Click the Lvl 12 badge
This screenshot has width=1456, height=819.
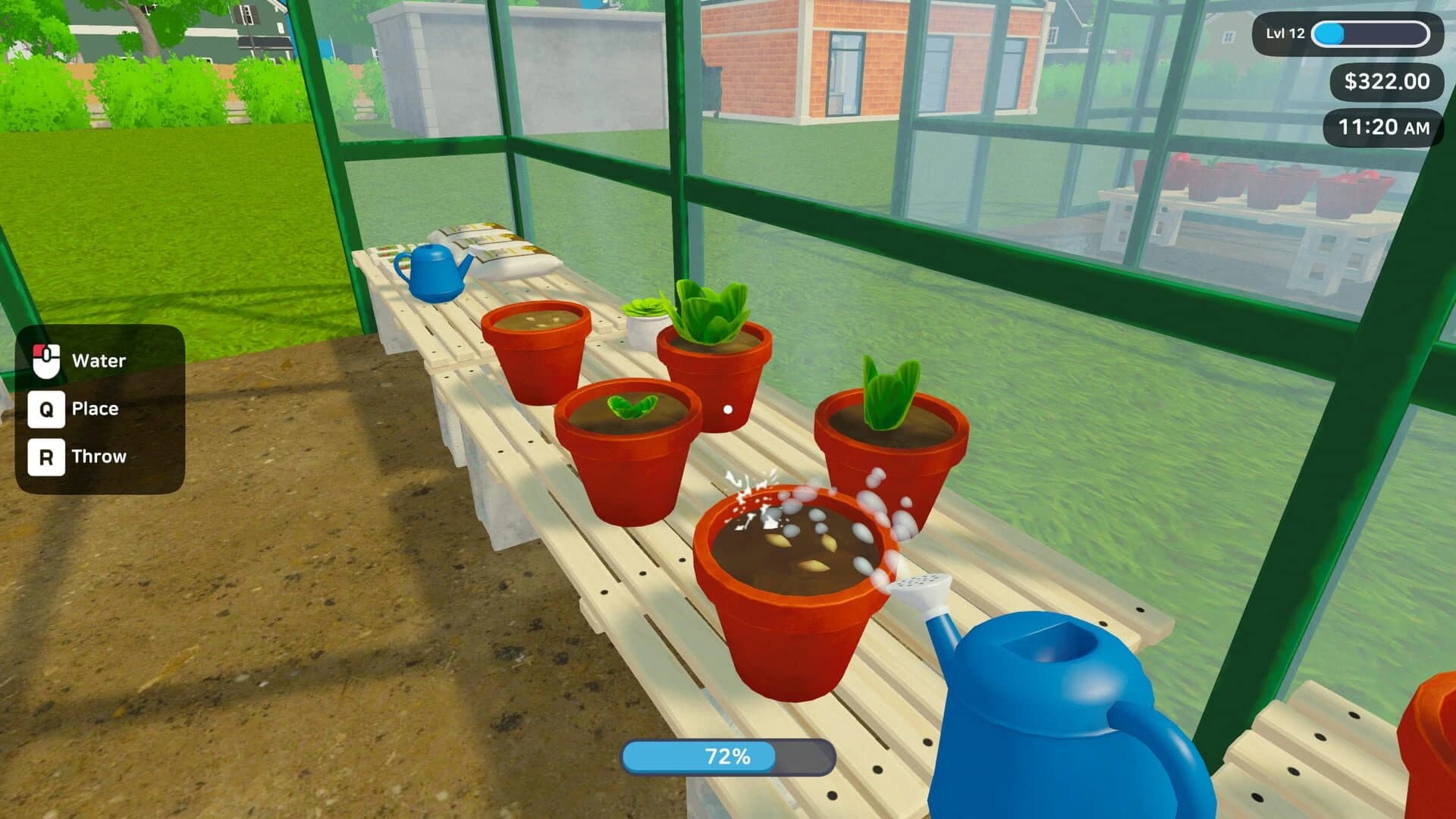click(x=1286, y=33)
